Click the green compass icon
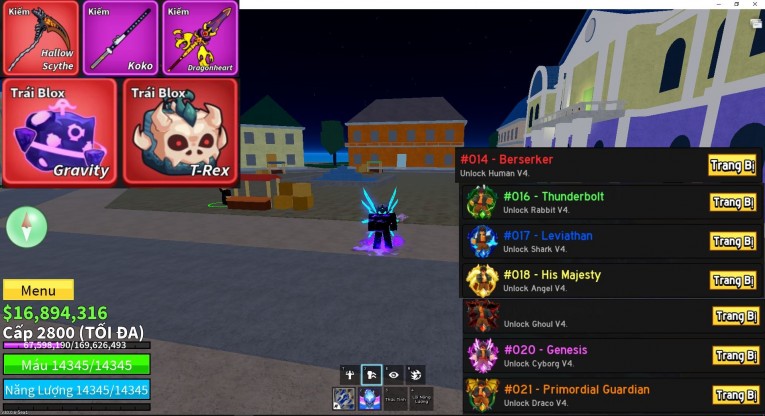This screenshot has width=765, height=416. point(27,227)
